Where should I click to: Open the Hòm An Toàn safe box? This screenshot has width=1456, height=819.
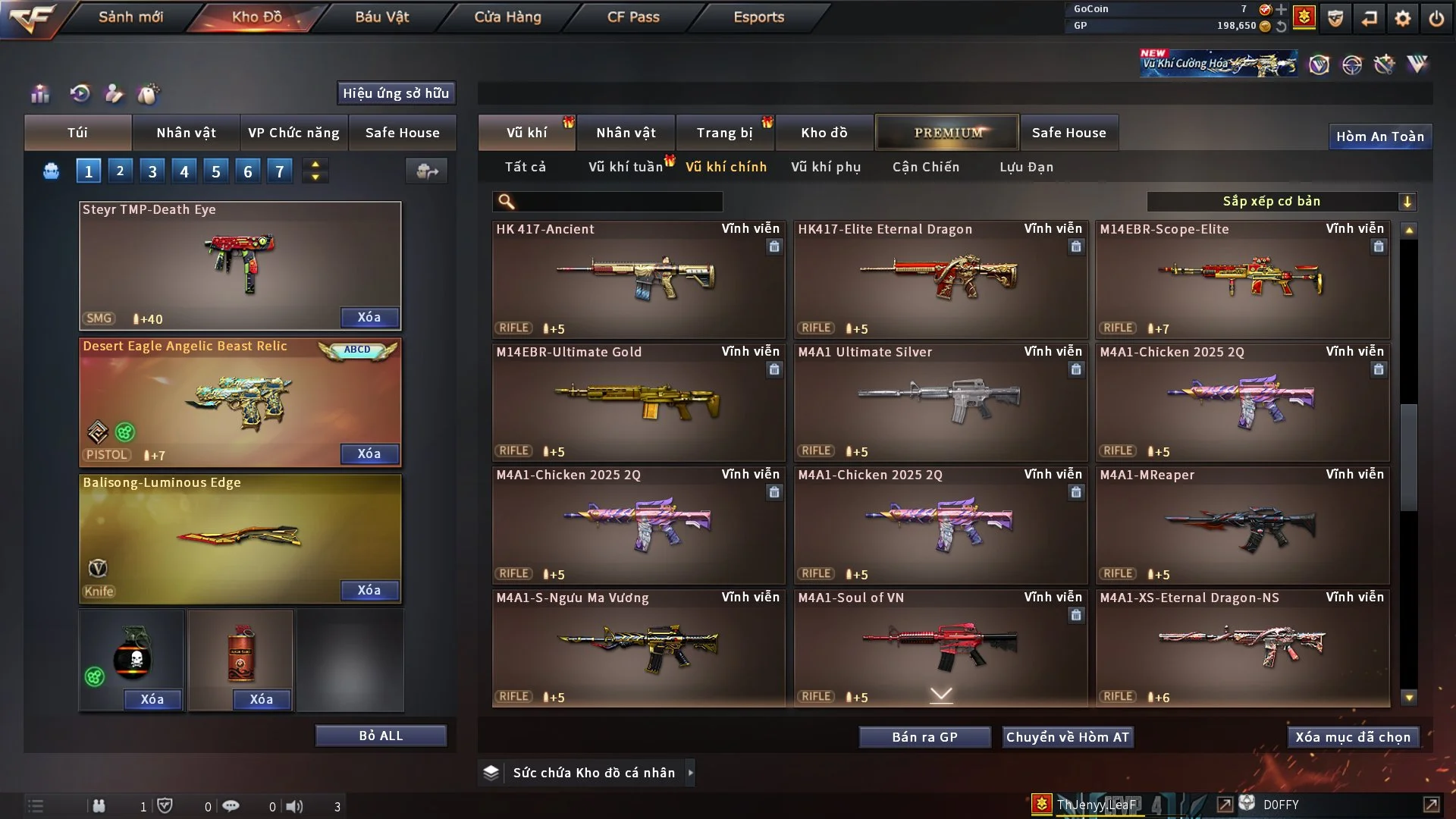(1379, 136)
